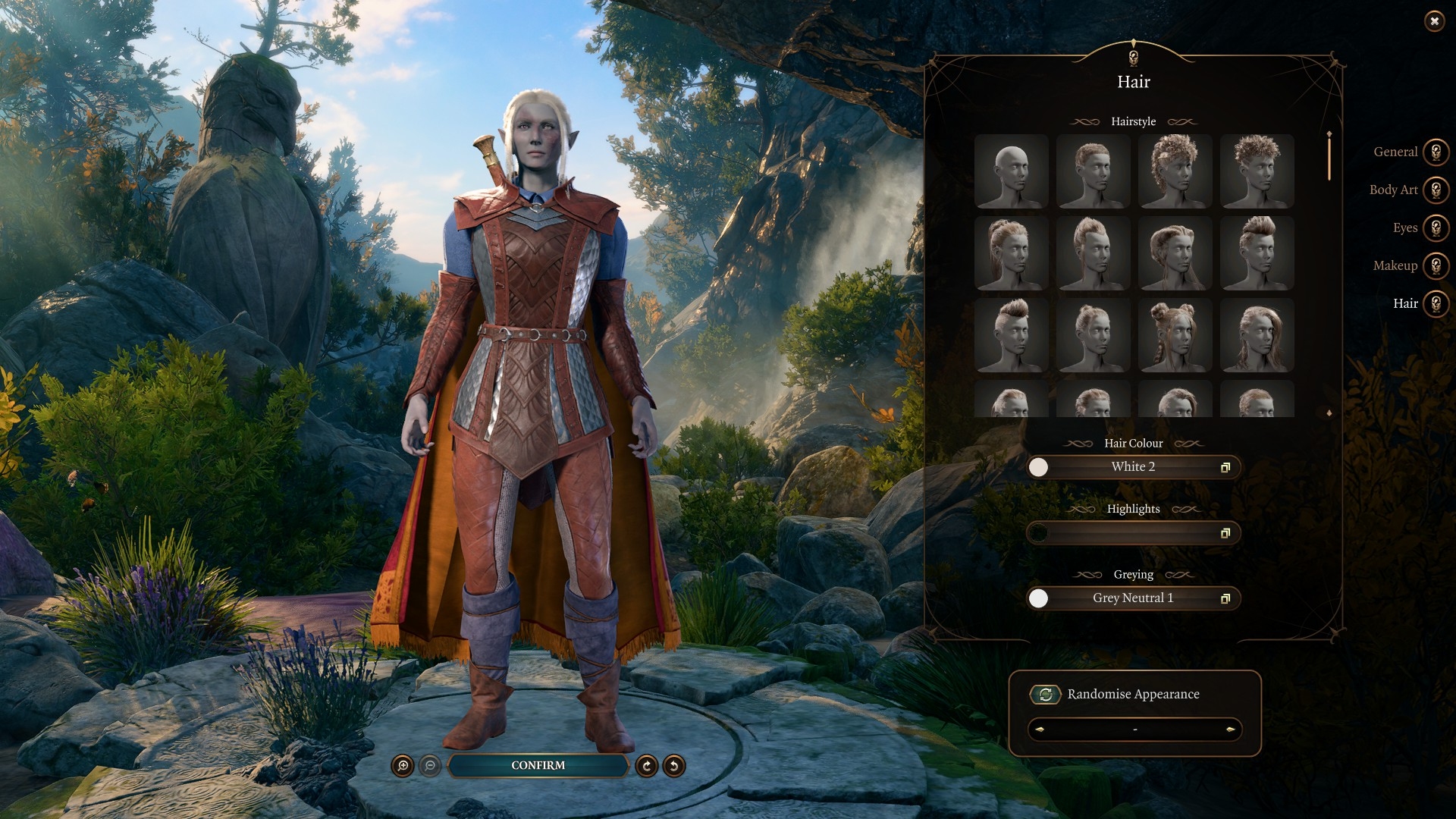The width and height of the screenshot is (1456, 819).
Task: Click the previous randomise preset arrow
Action: point(1040,730)
